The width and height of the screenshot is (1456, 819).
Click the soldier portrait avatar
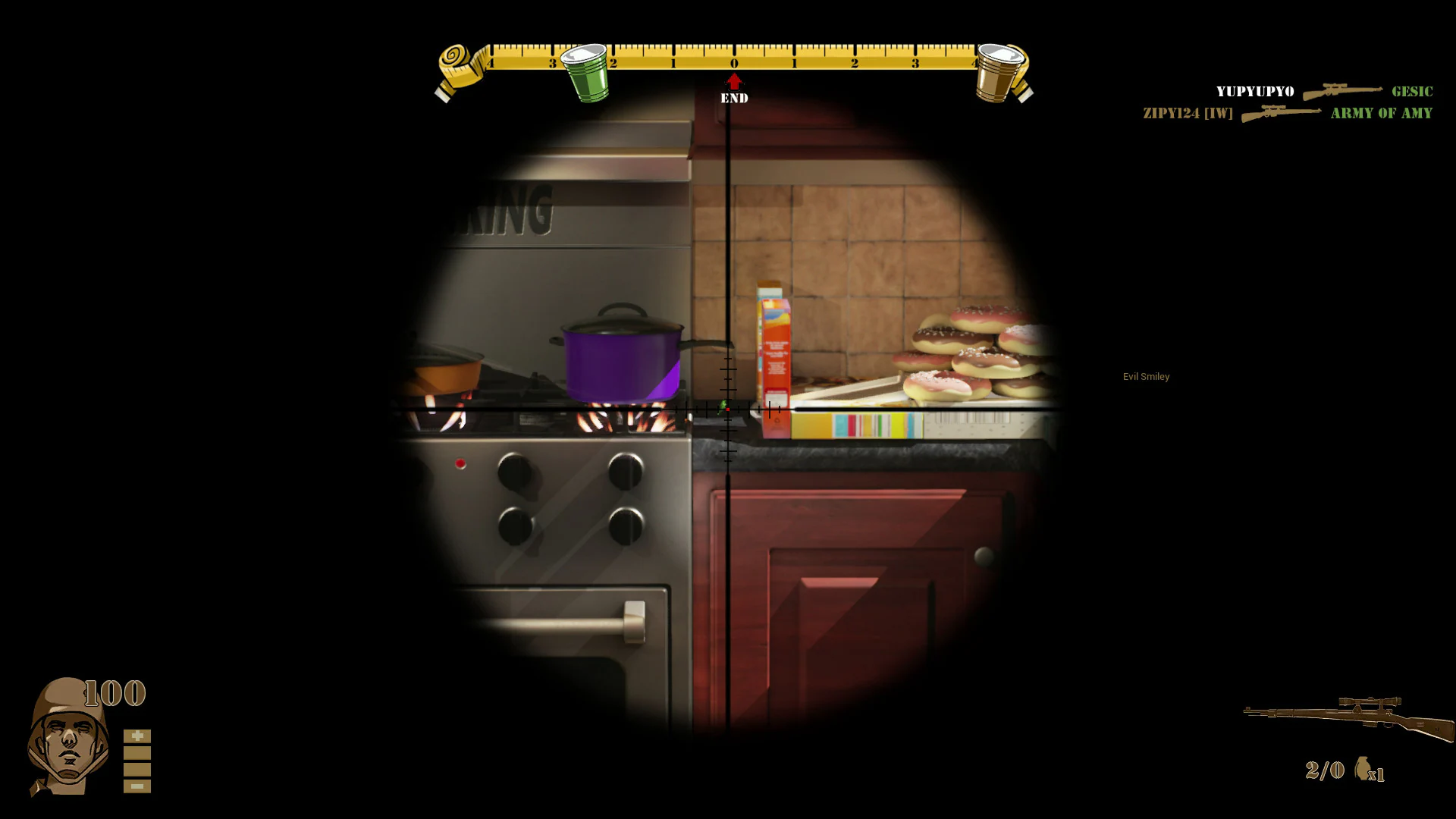64,739
